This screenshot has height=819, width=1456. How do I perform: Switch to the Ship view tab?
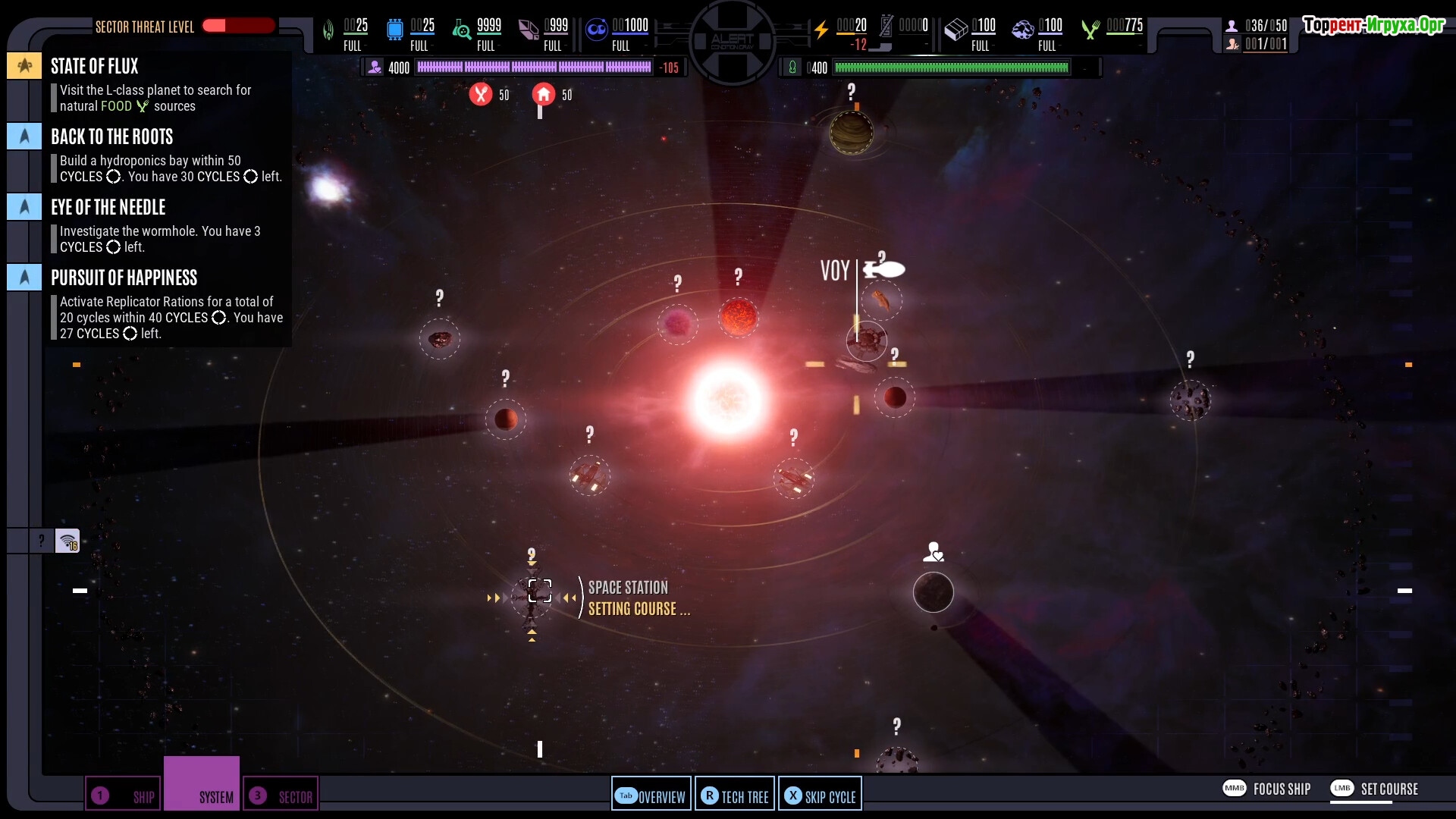[x=123, y=795]
